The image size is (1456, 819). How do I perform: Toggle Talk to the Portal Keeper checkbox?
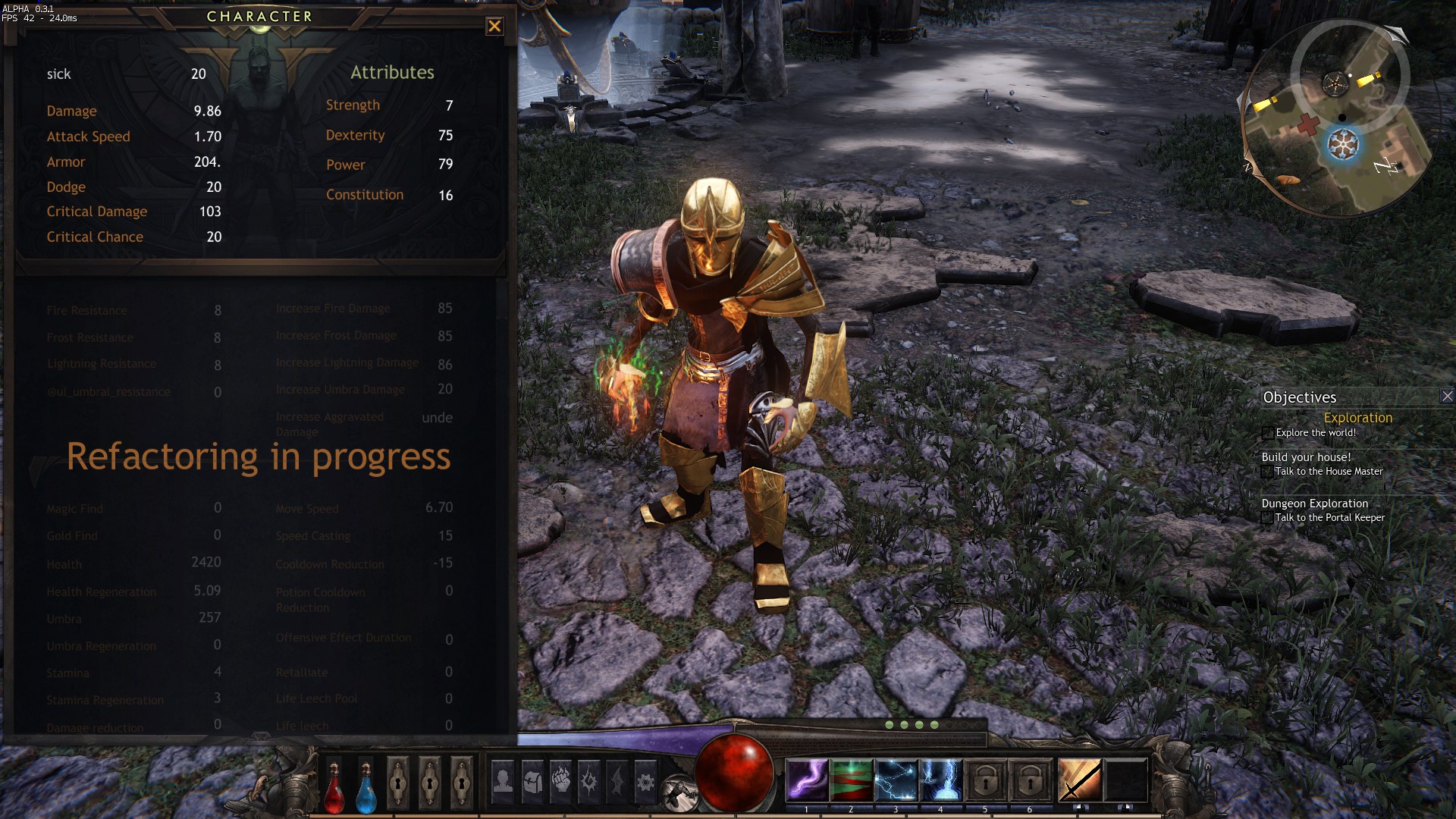click(x=1266, y=518)
